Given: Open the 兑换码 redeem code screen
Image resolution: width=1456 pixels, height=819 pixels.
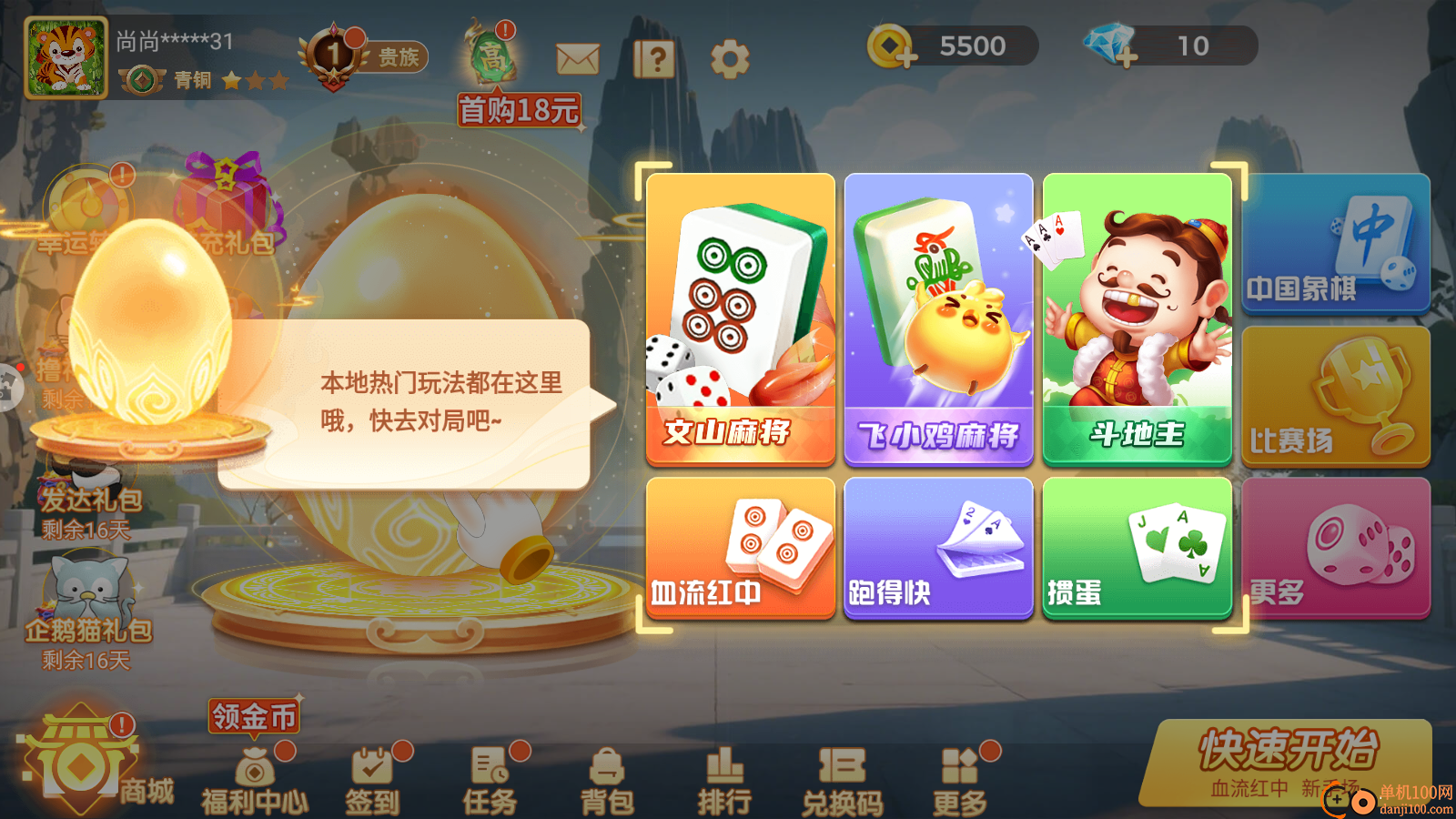Looking at the screenshot, I should click(x=844, y=778).
